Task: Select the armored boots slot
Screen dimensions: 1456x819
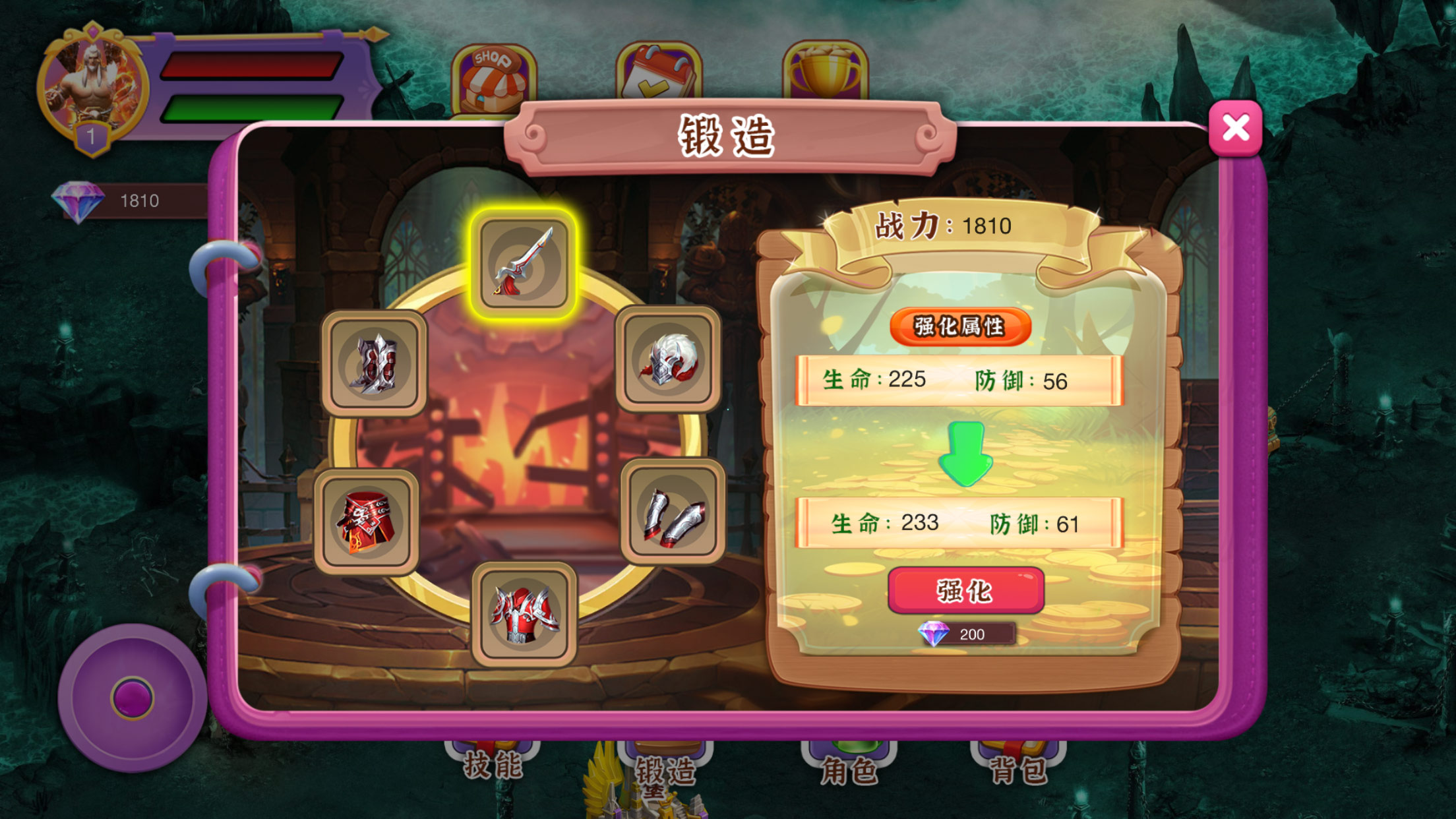Action: point(374,363)
